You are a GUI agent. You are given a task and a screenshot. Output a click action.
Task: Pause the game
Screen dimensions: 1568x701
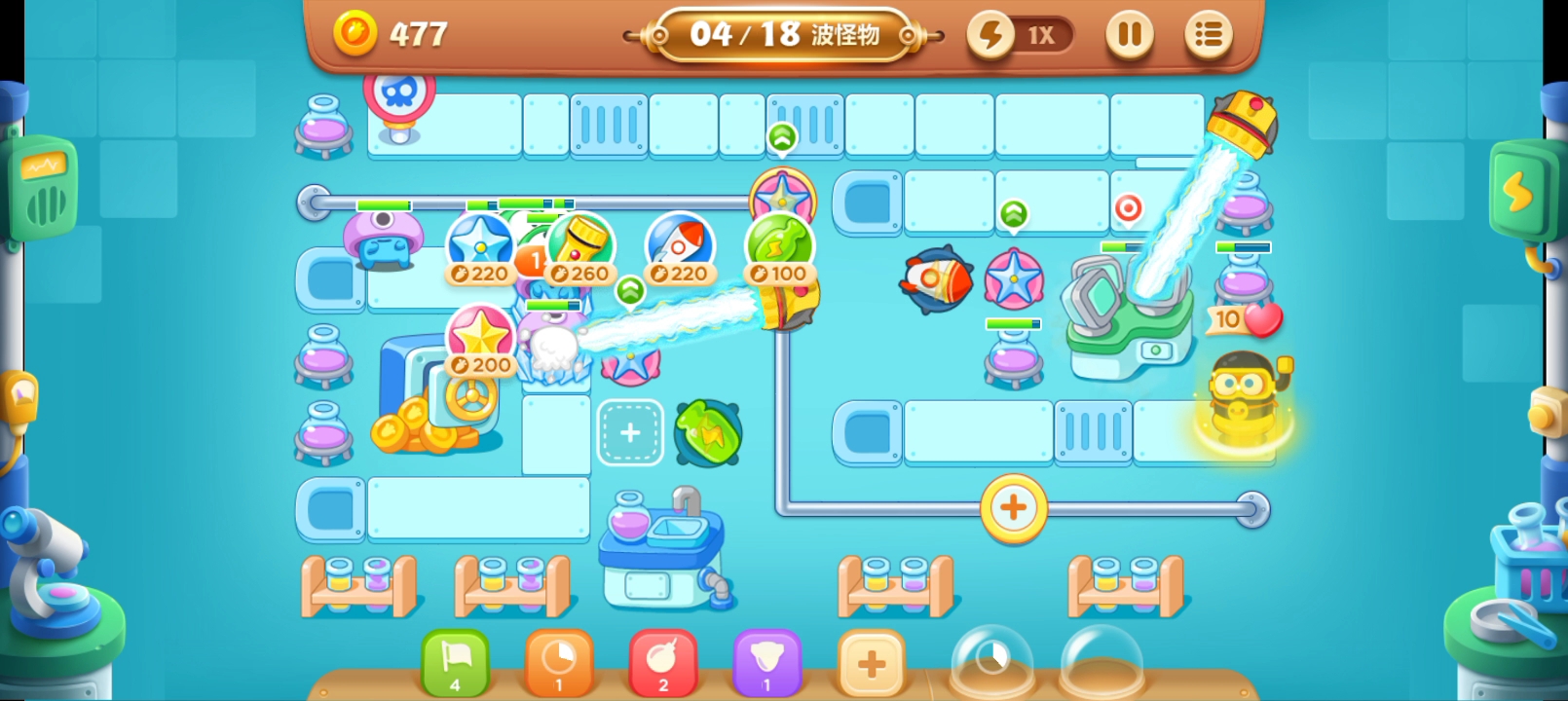[1130, 35]
